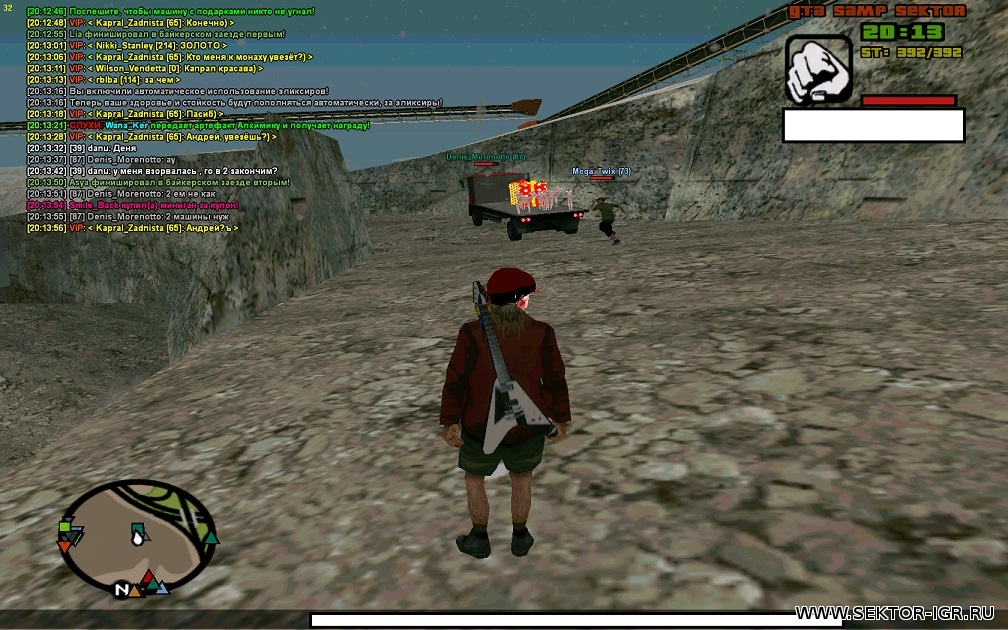Select the orange down-pointing radar marker

tap(65, 547)
